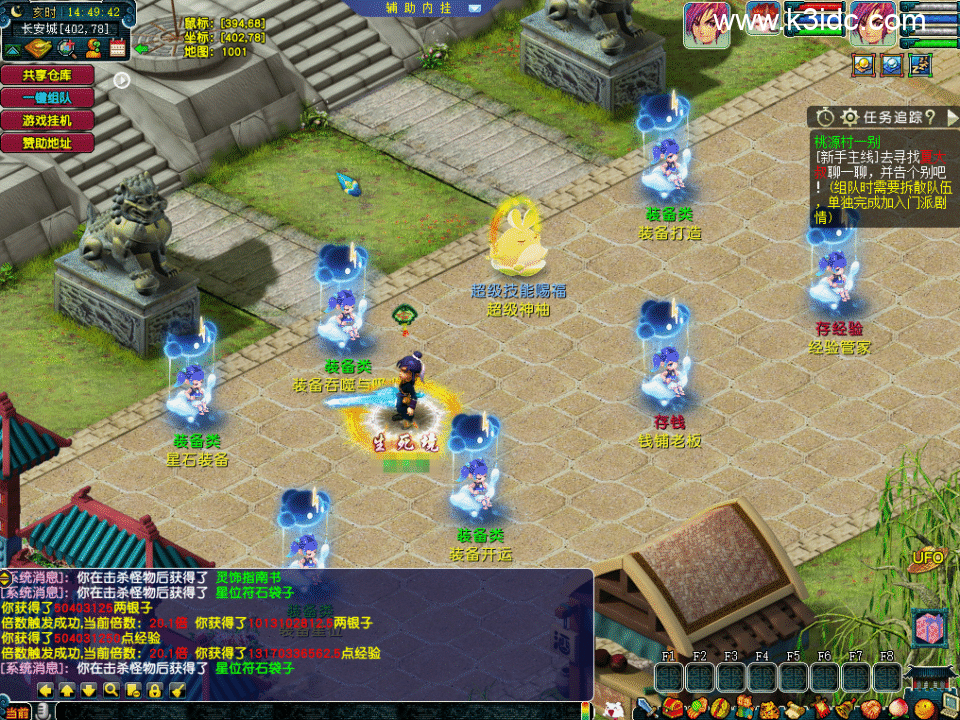Image resolution: width=960 pixels, height=720 pixels.
Task: Open the calendar icon under the location name
Action: tap(118, 48)
